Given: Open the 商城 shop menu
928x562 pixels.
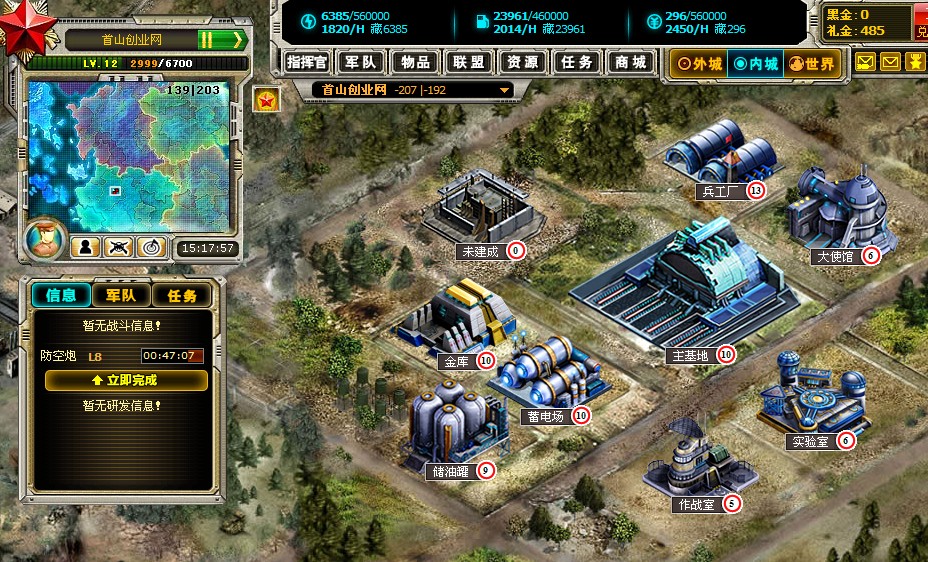Looking at the screenshot, I should point(631,62).
